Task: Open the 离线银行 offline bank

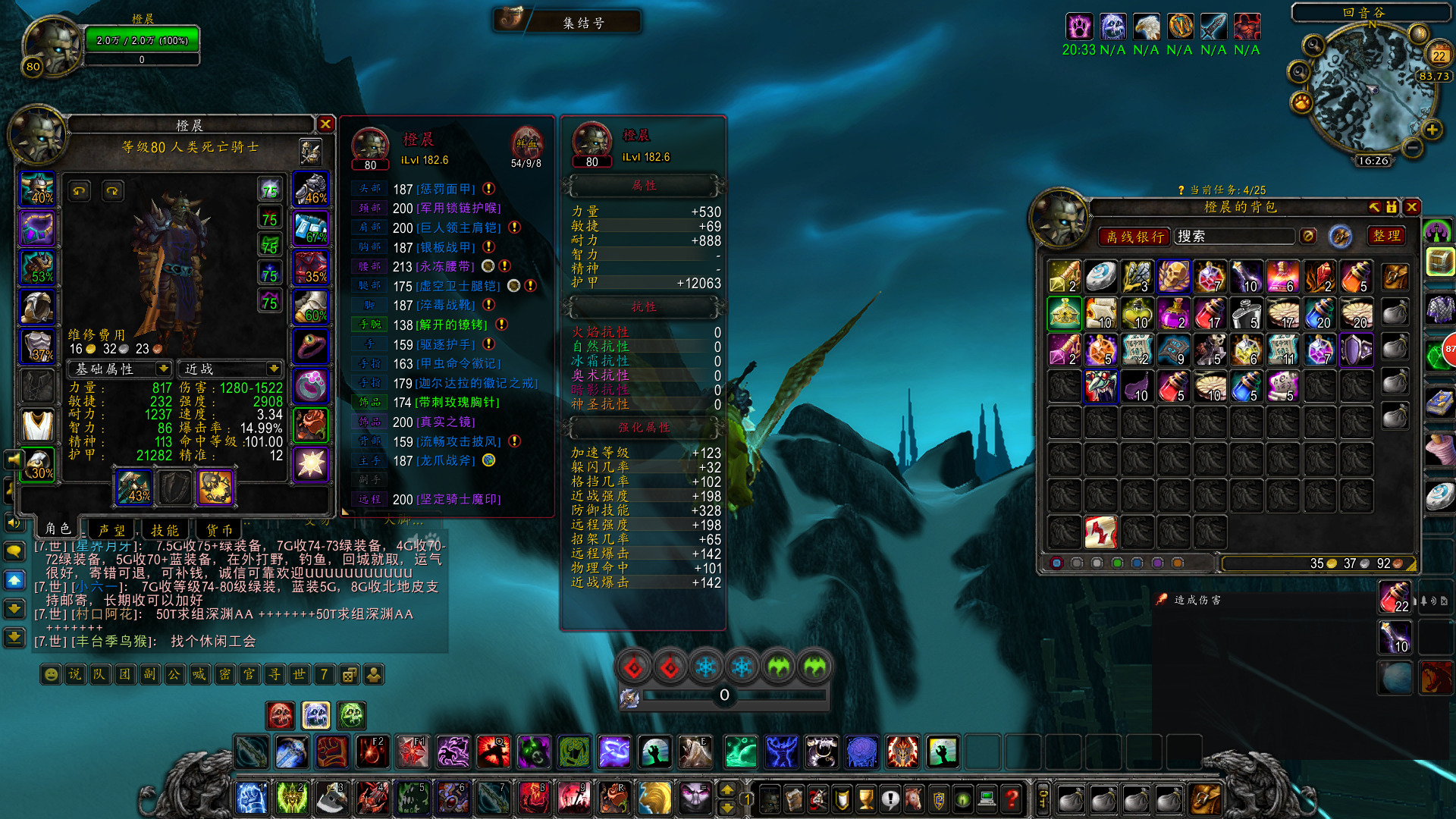Action: click(x=1134, y=237)
